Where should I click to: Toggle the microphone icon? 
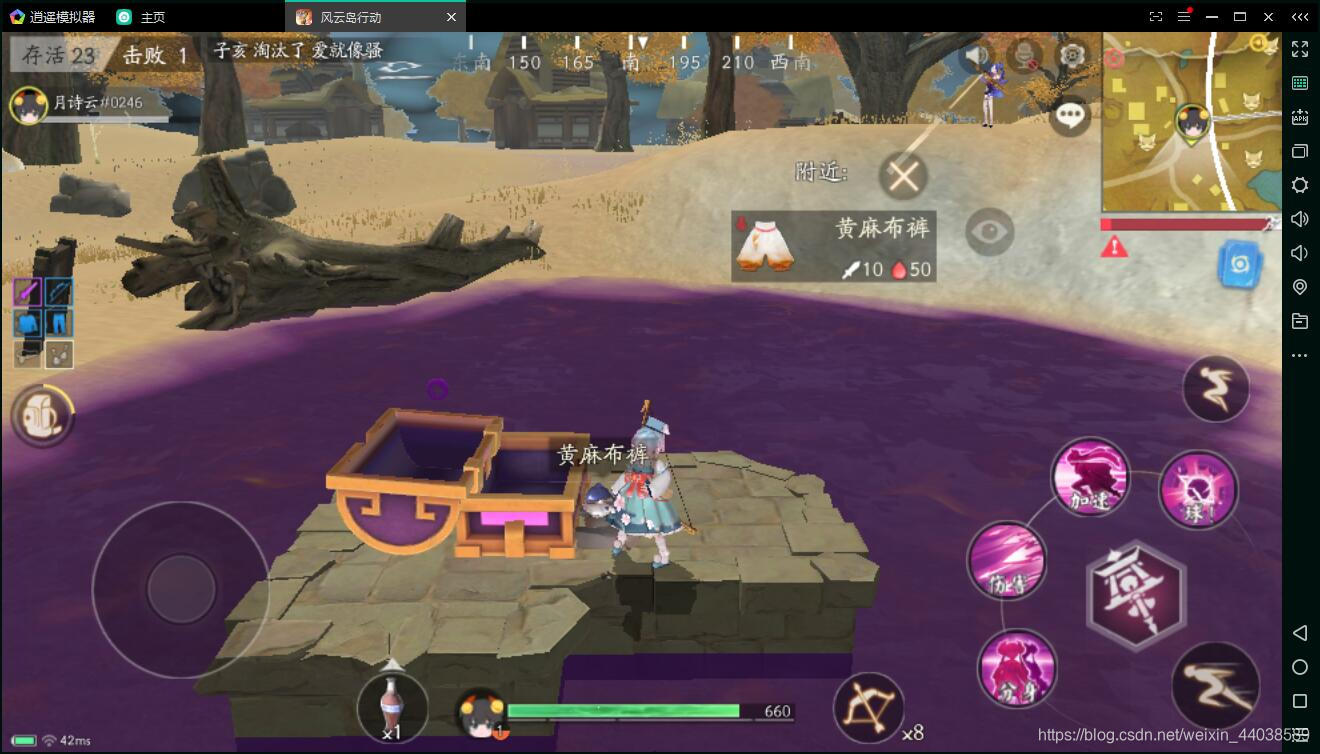(x=1026, y=55)
